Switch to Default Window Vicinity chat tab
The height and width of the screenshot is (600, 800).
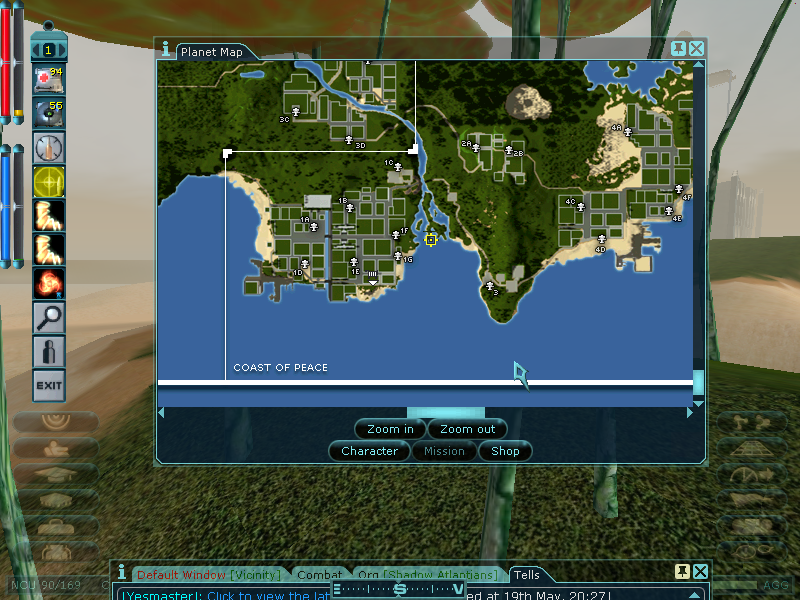coord(210,575)
